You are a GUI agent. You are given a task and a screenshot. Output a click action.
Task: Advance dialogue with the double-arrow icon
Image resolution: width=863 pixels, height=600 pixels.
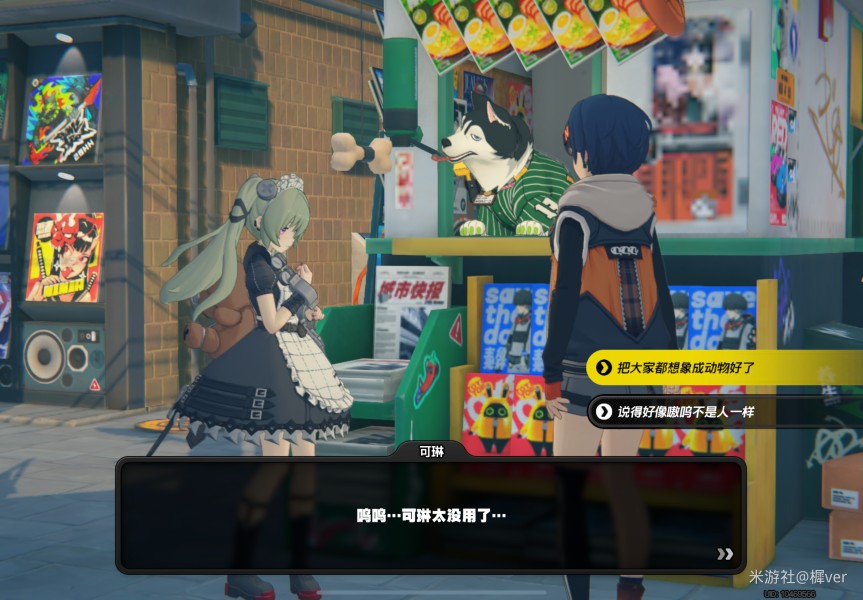coord(725,553)
